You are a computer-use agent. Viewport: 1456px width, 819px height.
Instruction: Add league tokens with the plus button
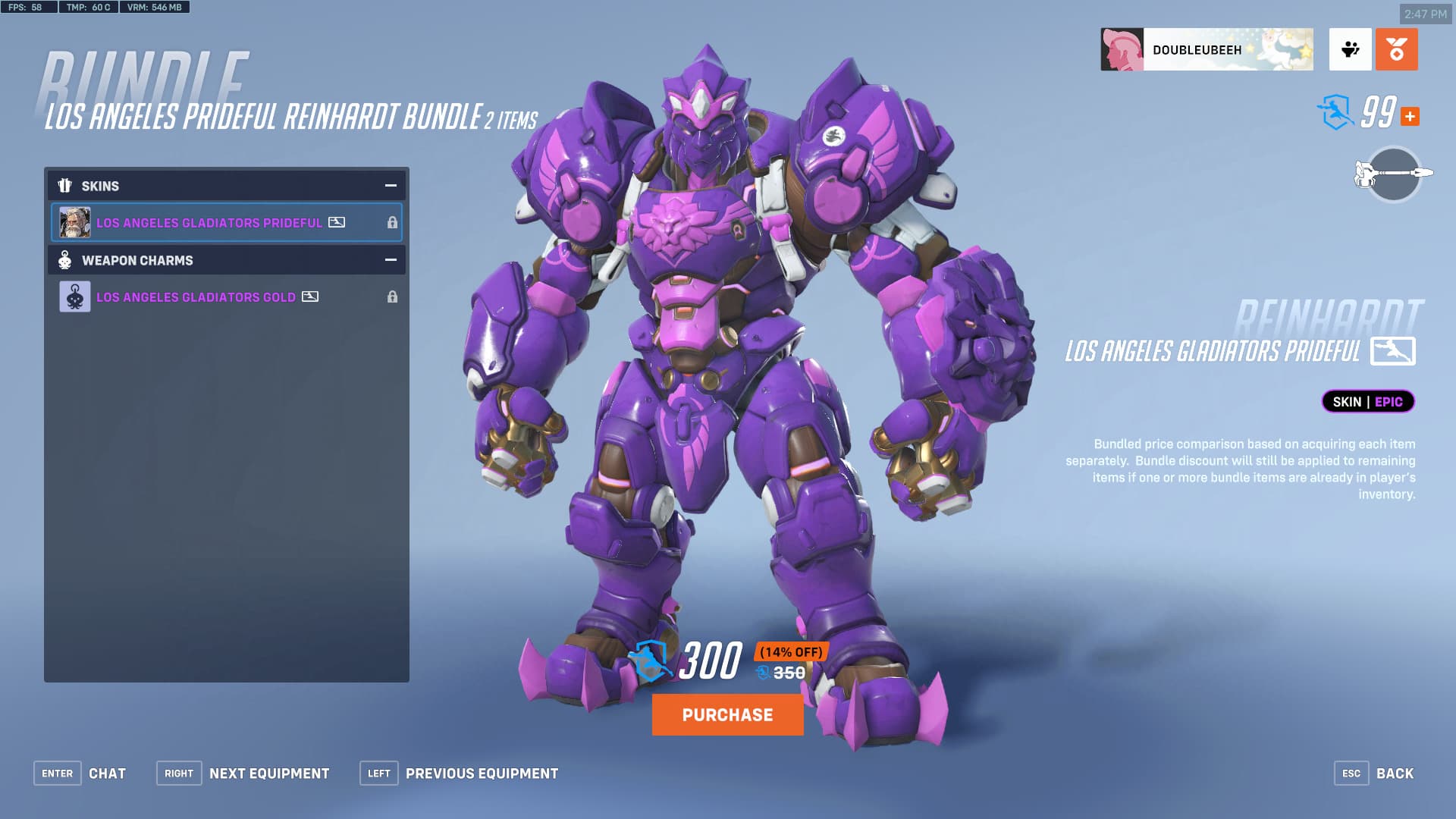click(1410, 117)
